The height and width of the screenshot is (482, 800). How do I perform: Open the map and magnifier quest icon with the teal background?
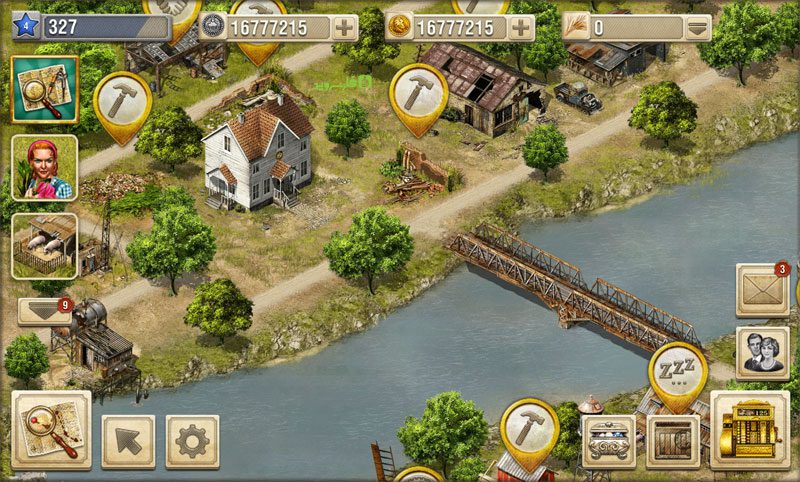click(x=44, y=89)
